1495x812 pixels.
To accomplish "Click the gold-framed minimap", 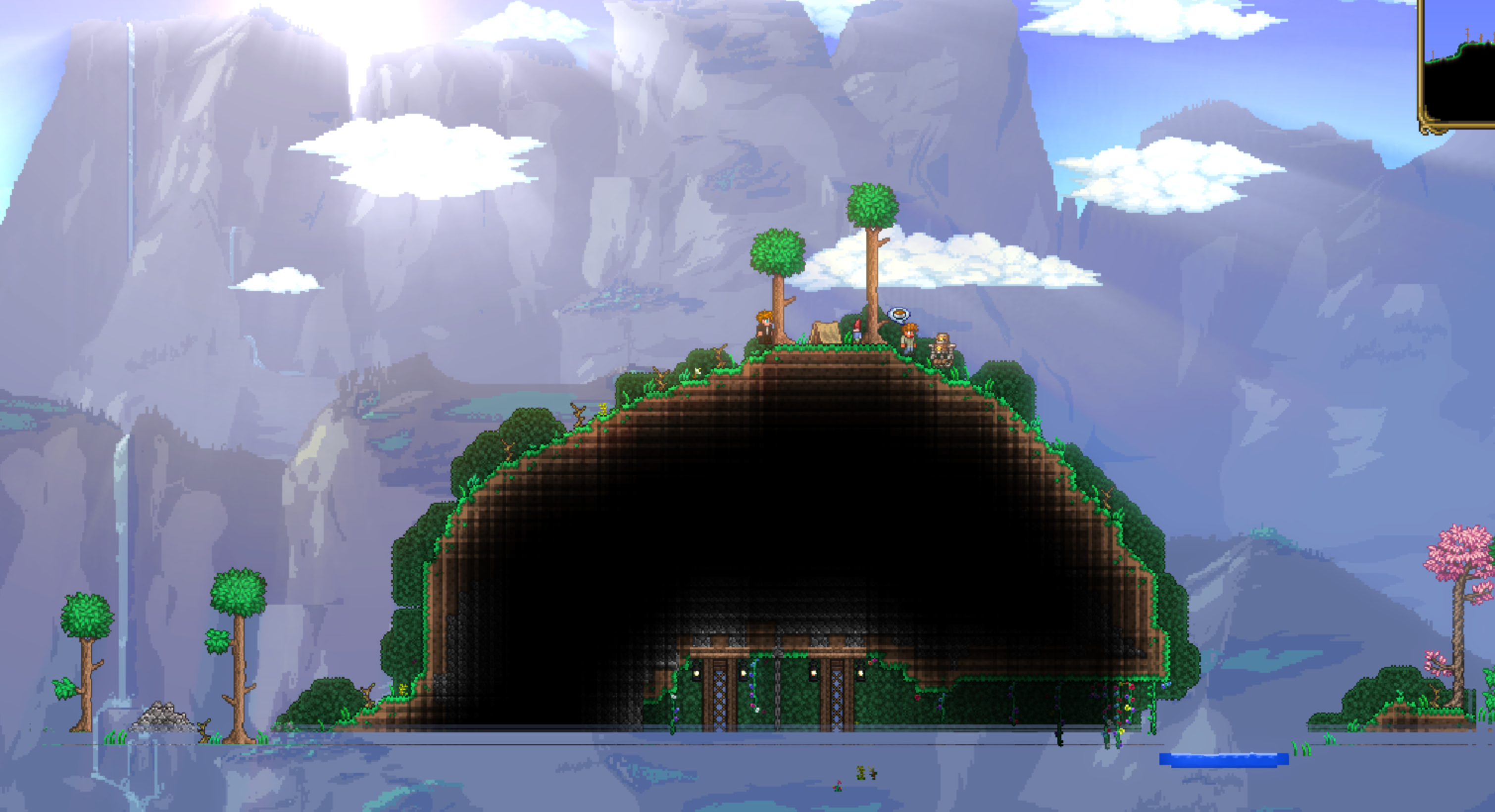I will [1459, 64].
